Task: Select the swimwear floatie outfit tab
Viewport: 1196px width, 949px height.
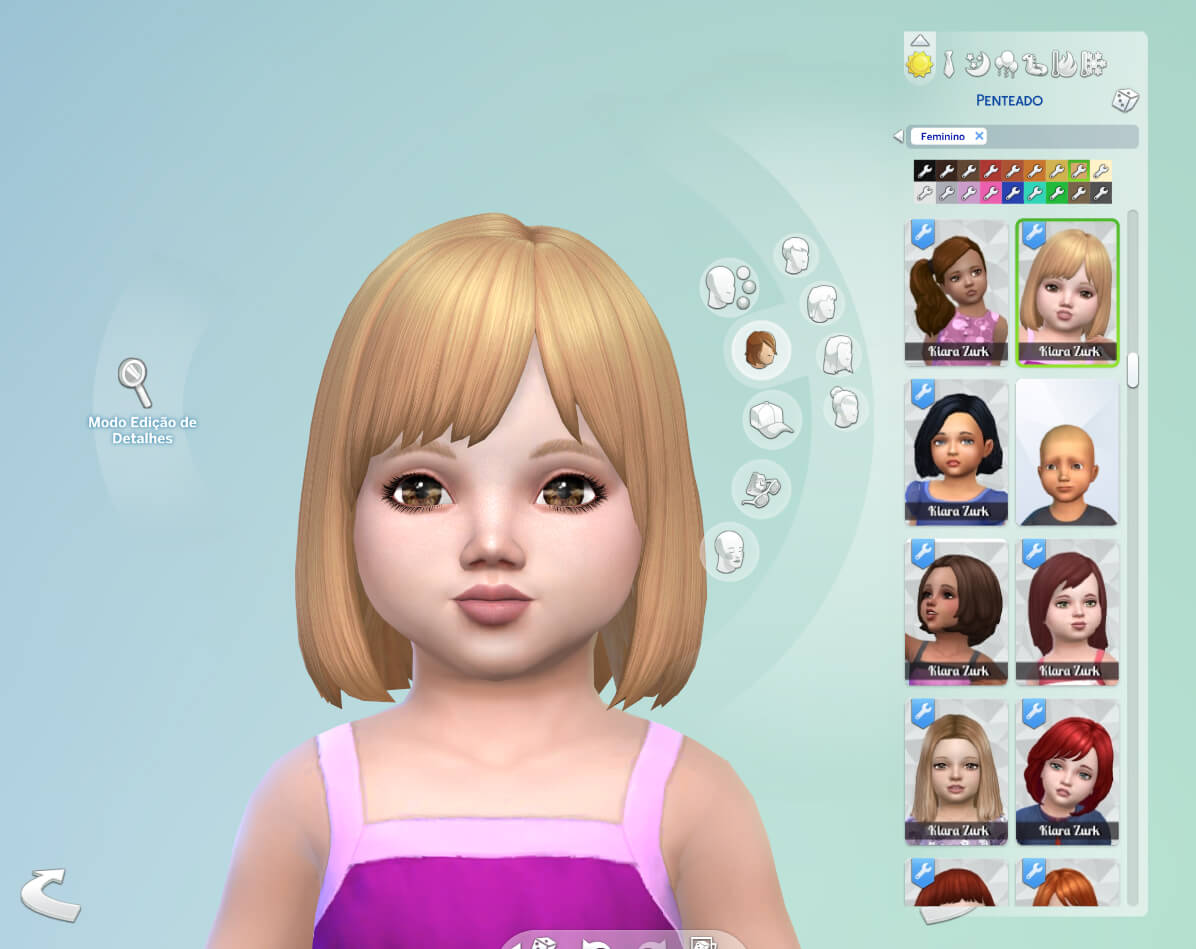Action: 1036,64
